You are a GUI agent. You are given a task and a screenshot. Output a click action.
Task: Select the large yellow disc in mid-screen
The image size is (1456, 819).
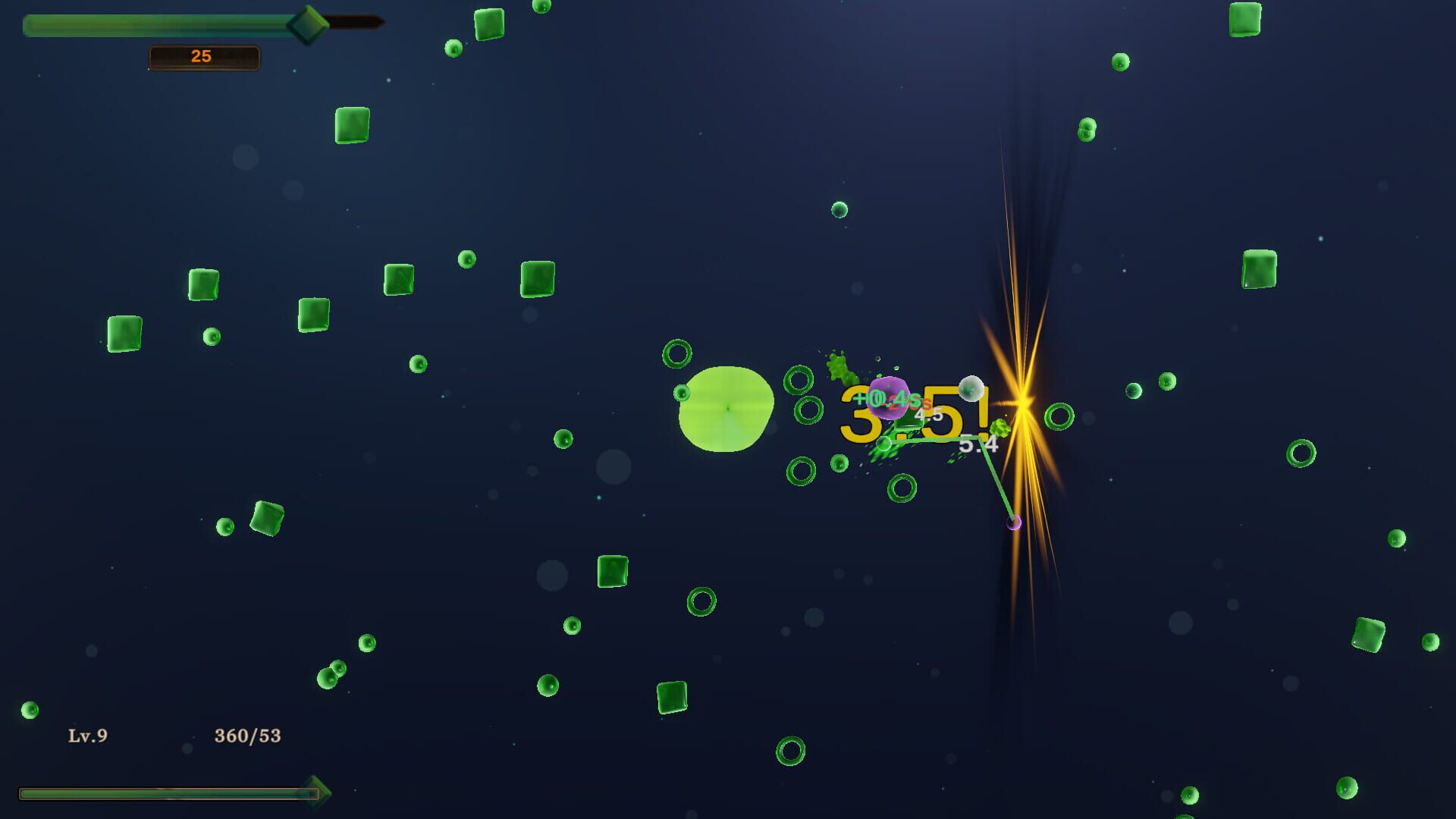tap(726, 409)
